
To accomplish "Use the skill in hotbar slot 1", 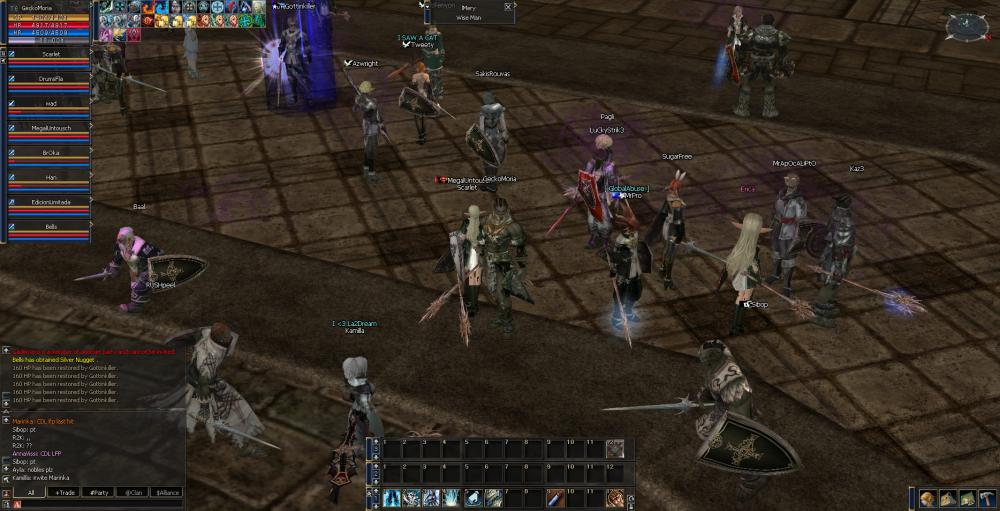I will (391, 497).
